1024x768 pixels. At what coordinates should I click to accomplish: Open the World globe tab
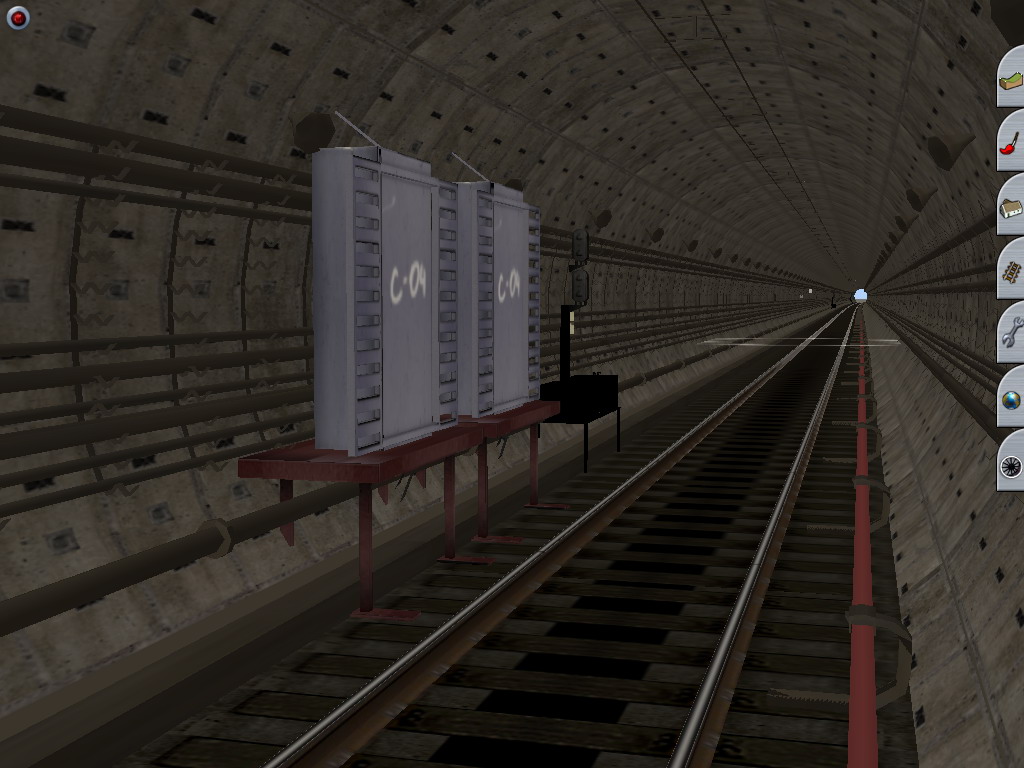click(1011, 400)
